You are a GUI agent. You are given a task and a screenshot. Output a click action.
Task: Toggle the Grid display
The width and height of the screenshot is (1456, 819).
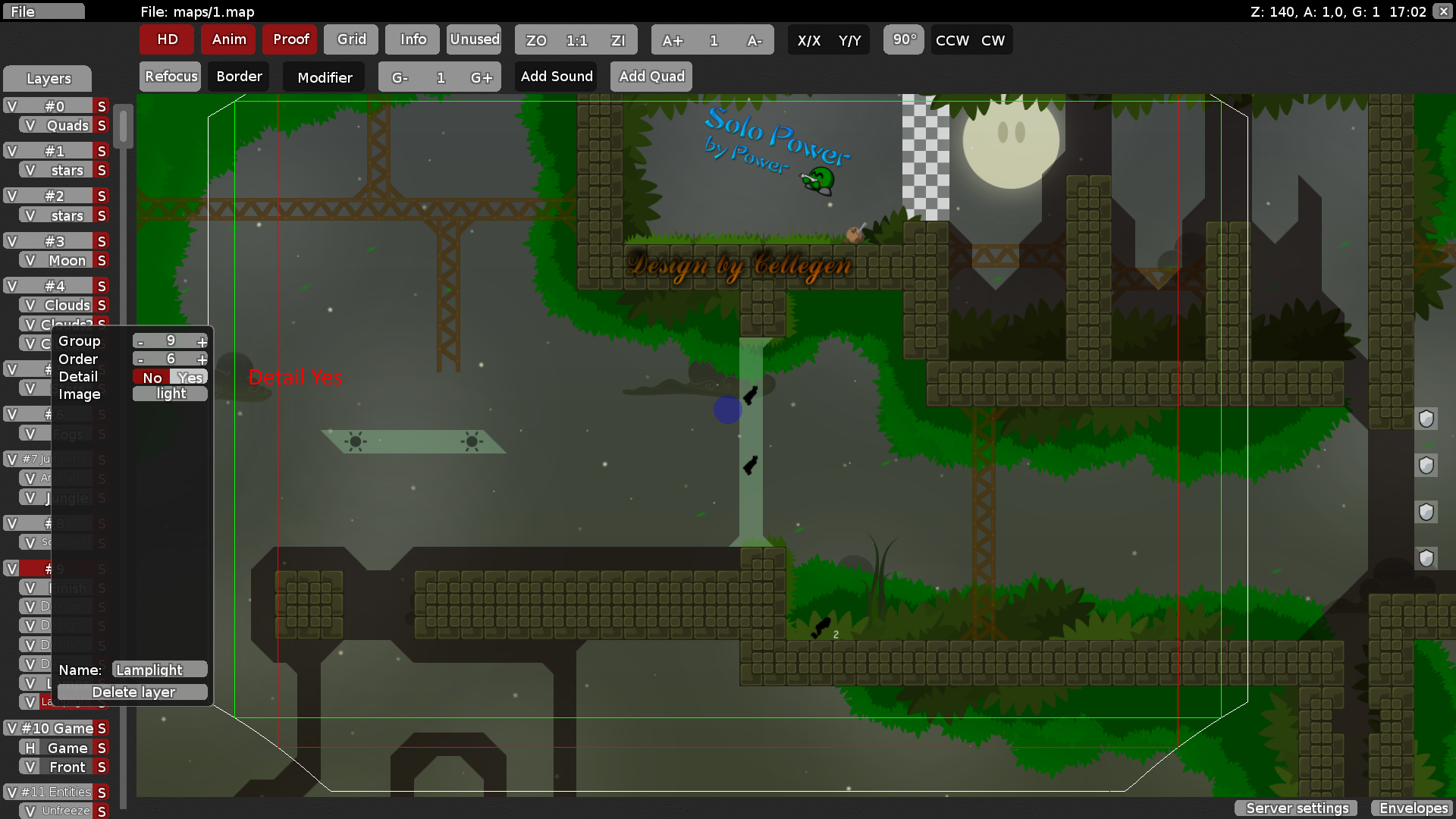click(350, 39)
